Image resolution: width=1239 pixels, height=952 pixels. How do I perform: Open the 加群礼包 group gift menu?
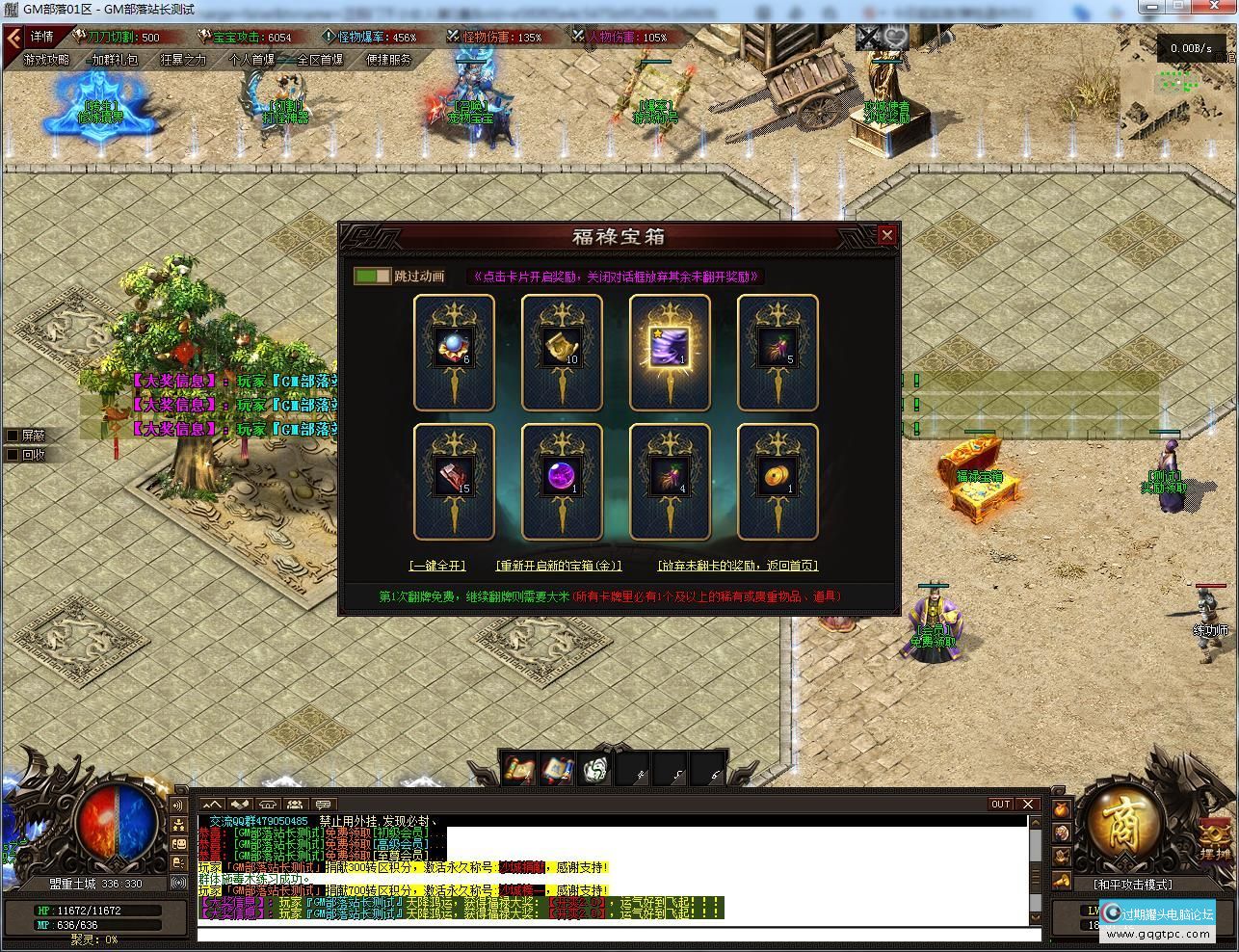coord(115,60)
